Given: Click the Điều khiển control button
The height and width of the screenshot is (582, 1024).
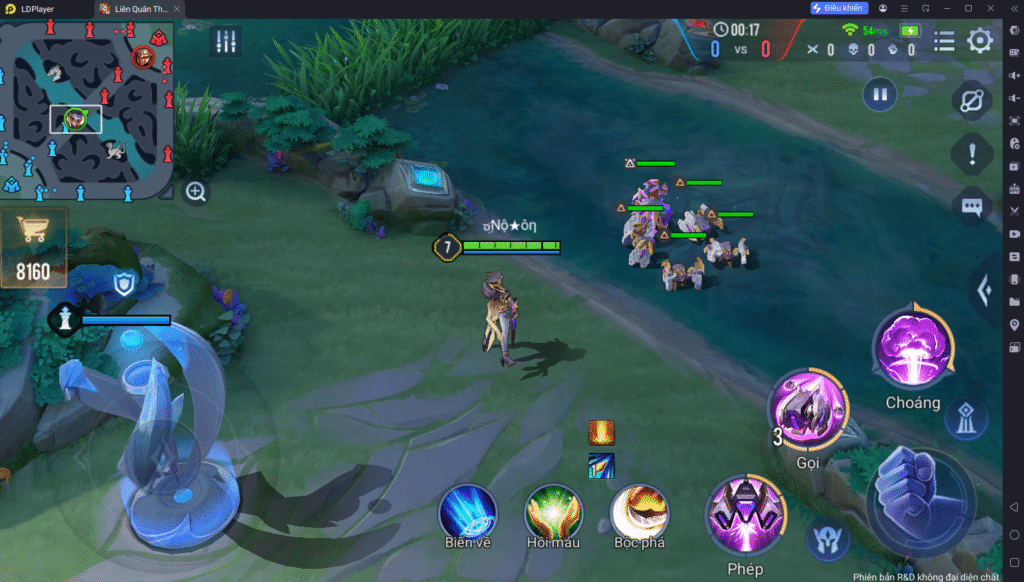Looking at the screenshot, I should [x=838, y=8].
